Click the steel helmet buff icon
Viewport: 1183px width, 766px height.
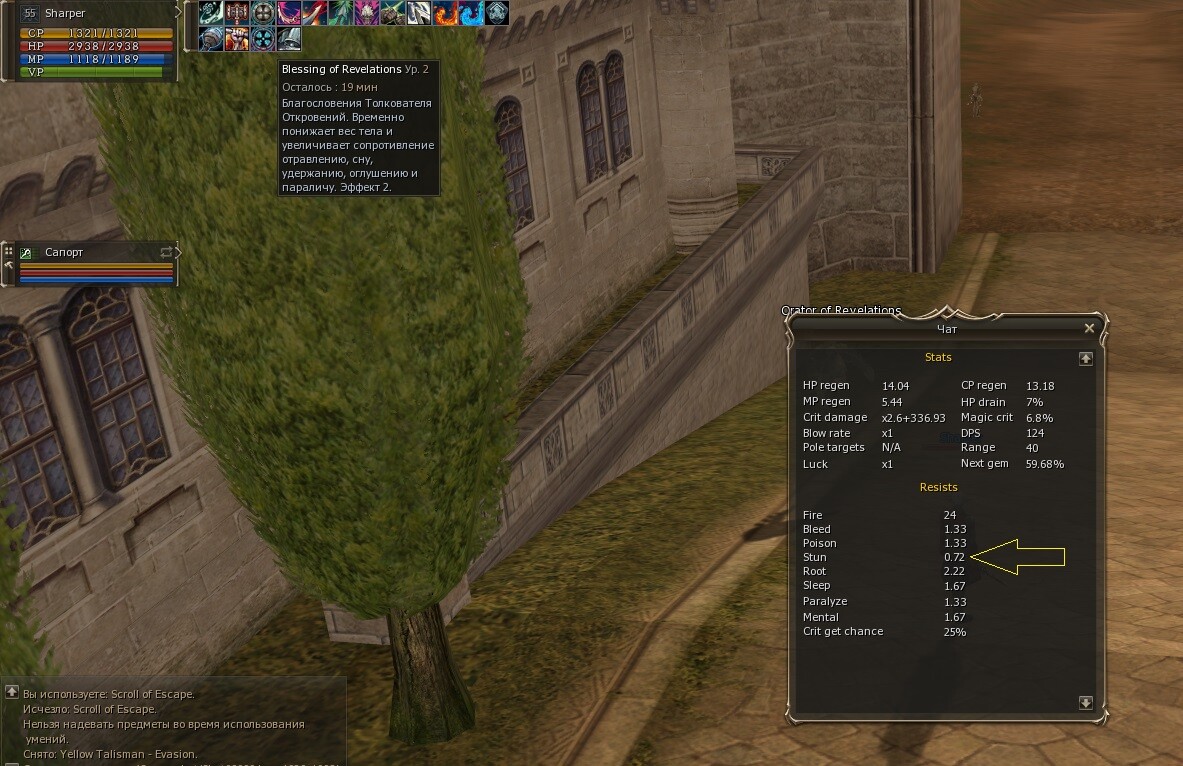tap(289, 39)
